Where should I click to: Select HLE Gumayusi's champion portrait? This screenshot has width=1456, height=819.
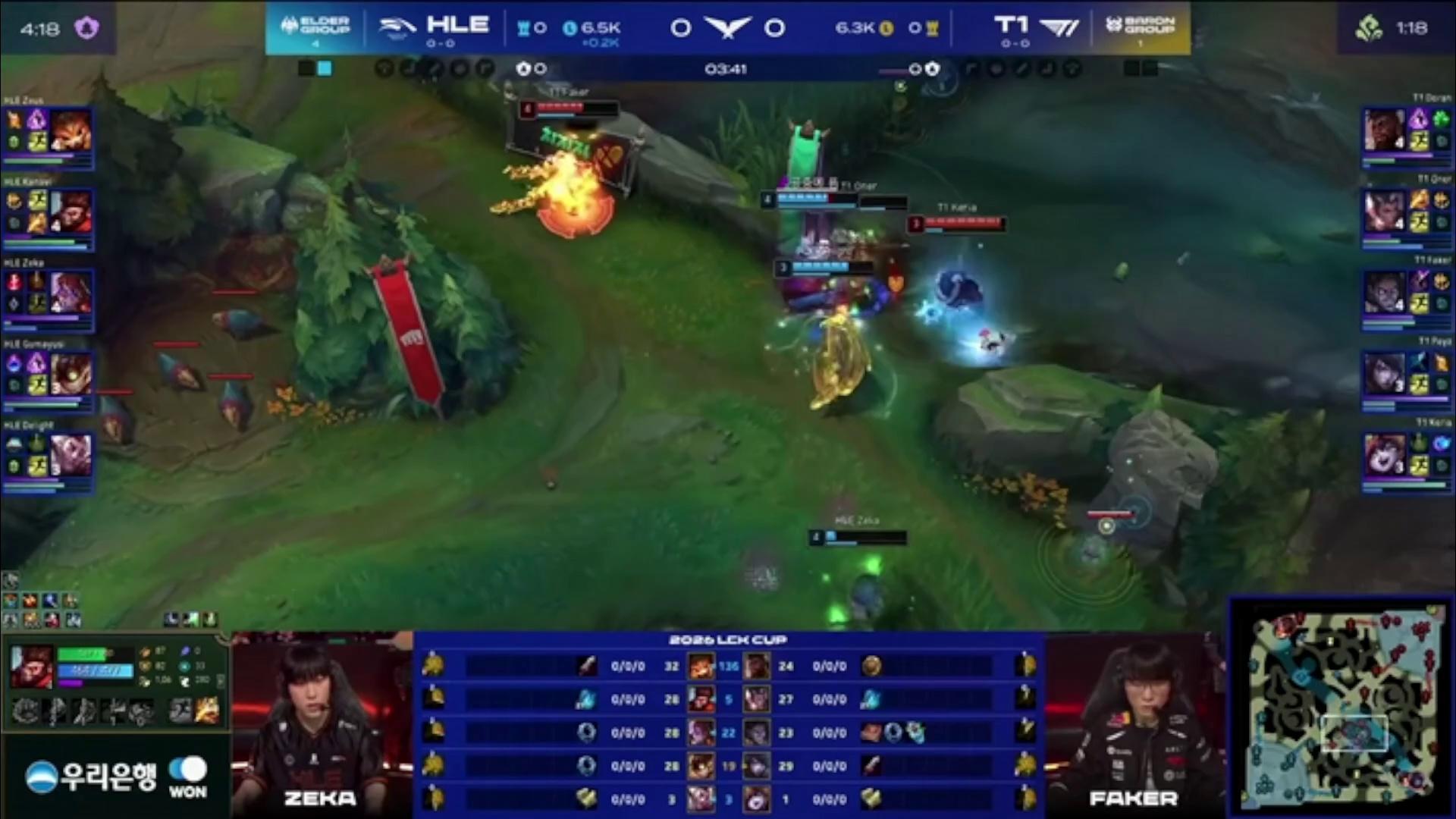coord(71,374)
